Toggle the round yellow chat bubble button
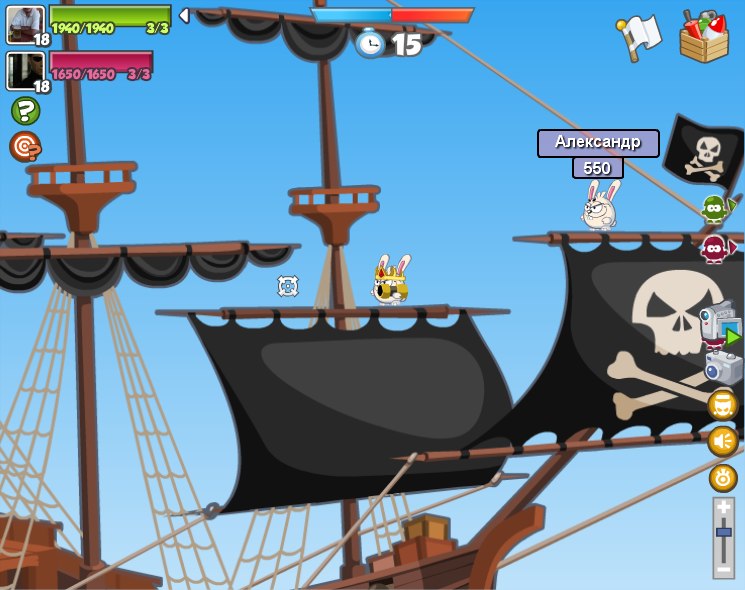Image resolution: width=745 pixels, height=590 pixels. (x=722, y=405)
